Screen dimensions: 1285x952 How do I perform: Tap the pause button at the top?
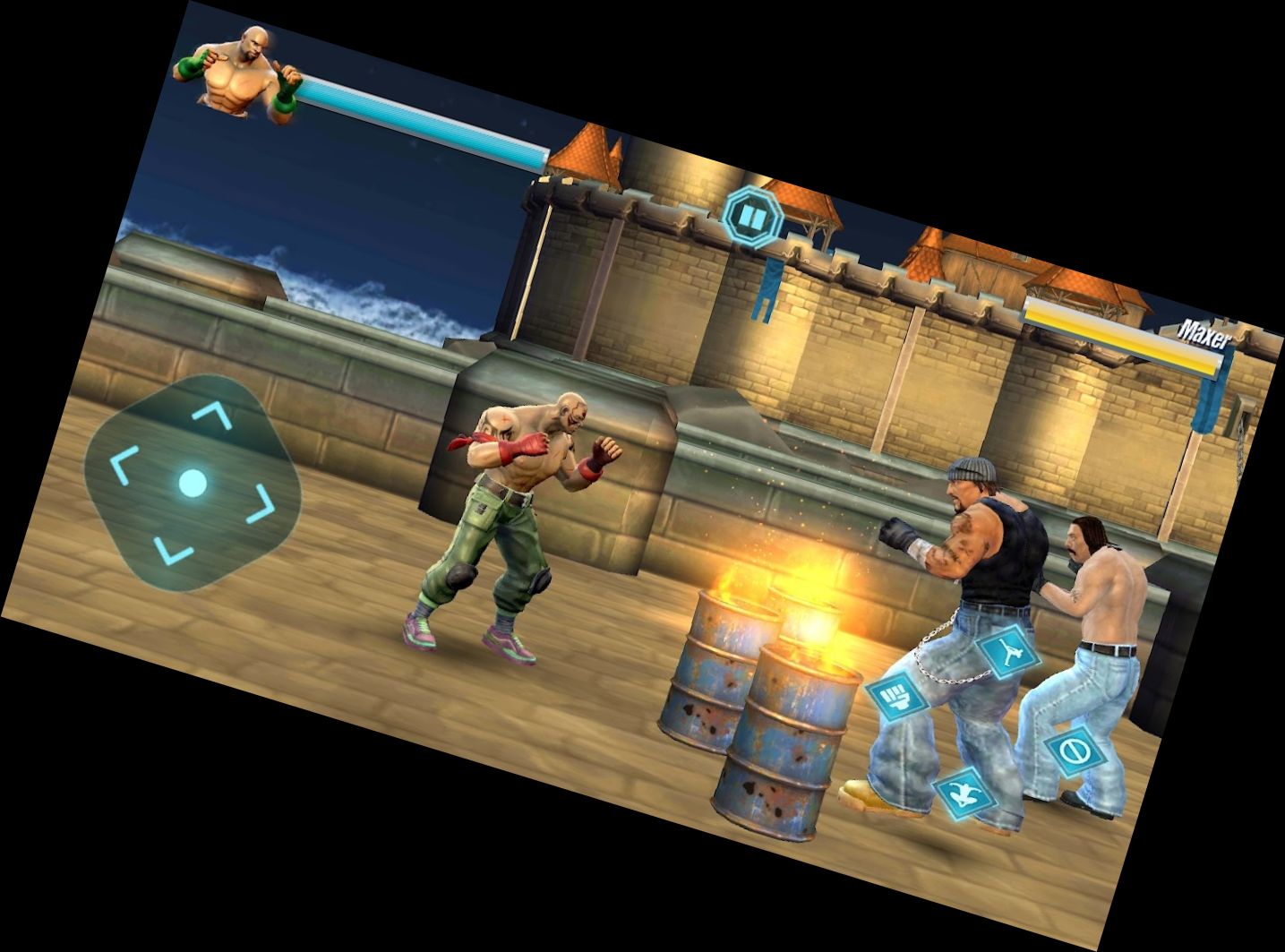pos(753,215)
